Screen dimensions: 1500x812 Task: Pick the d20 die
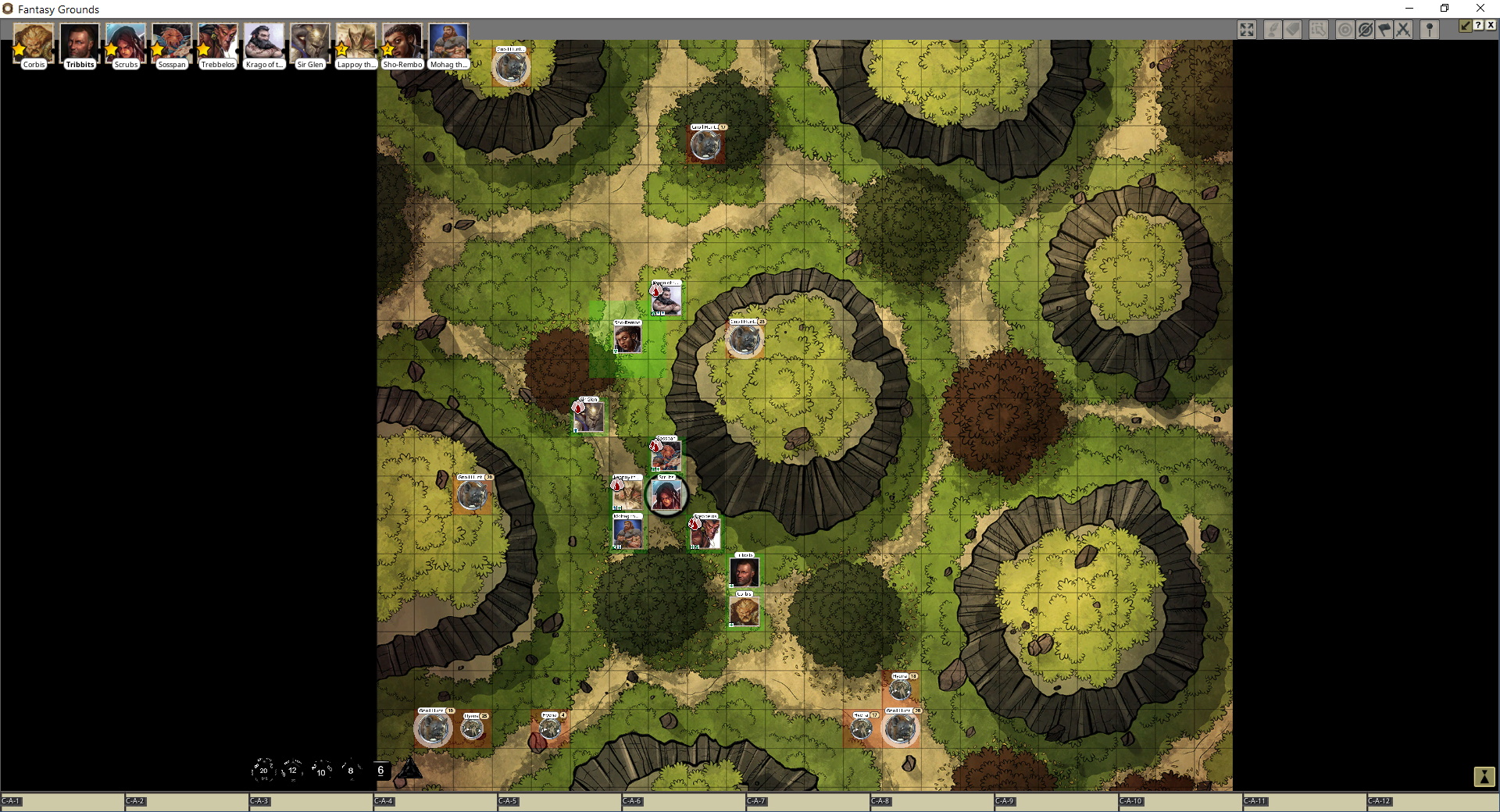[263, 770]
